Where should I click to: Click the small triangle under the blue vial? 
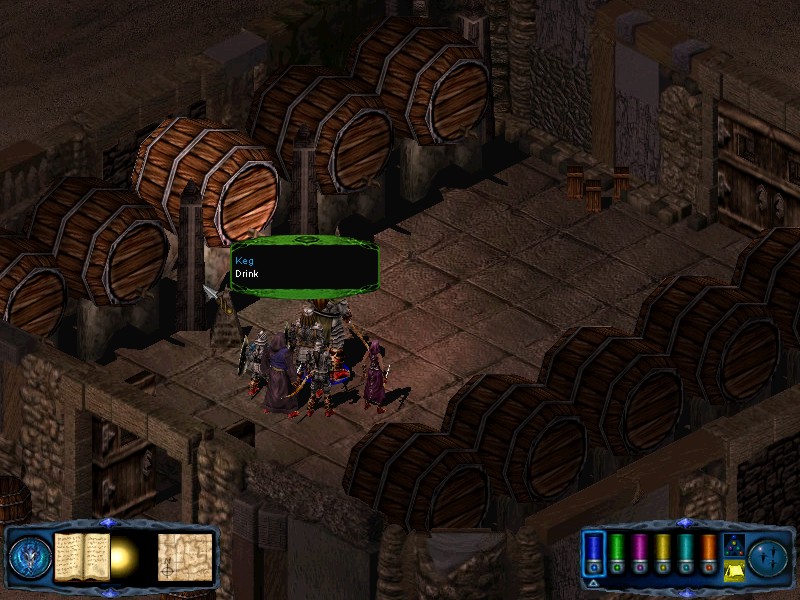coord(594,582)
